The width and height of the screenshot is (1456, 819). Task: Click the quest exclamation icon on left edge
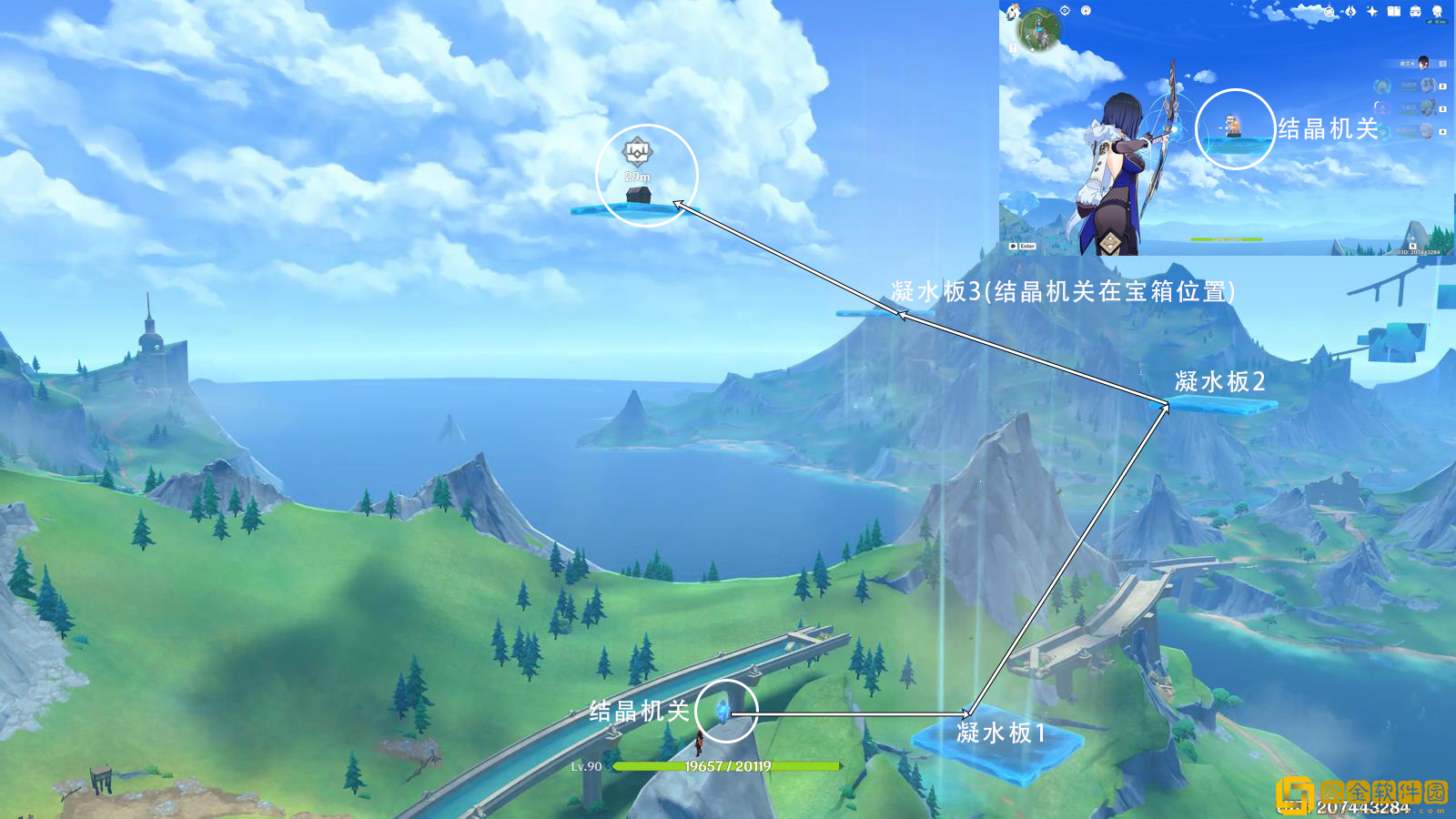click(x=1013, y=47)
